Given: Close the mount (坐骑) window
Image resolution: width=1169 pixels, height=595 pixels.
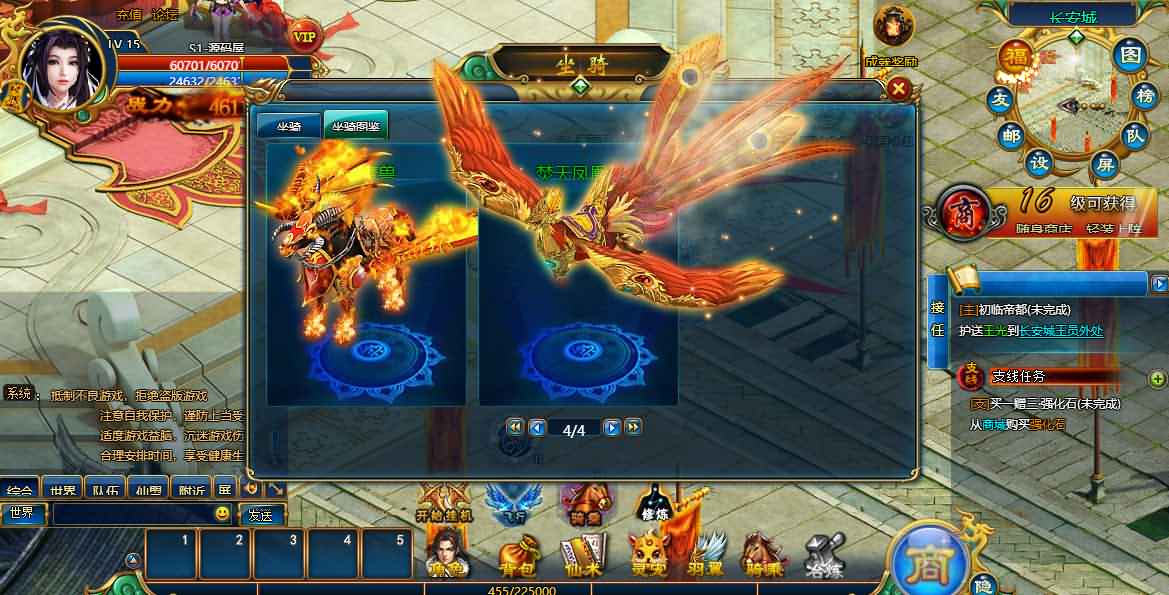Looking at the screenshot, I should tap(899, 89).
